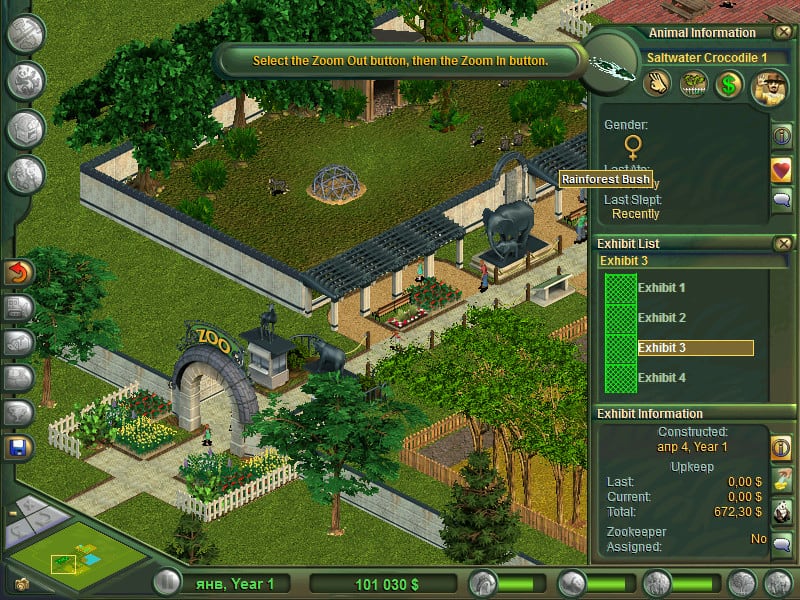Image resolution: width=800 pixels, height=600 pixels.
Task: Close the Animal Information panel
Action: point(782,33)
